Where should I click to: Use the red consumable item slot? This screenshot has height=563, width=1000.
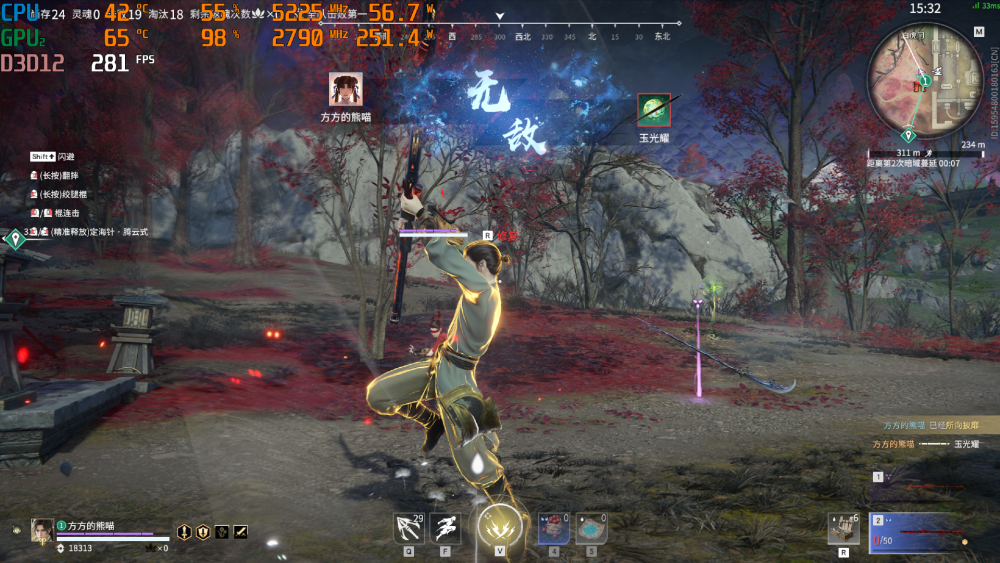click(554, 527)
